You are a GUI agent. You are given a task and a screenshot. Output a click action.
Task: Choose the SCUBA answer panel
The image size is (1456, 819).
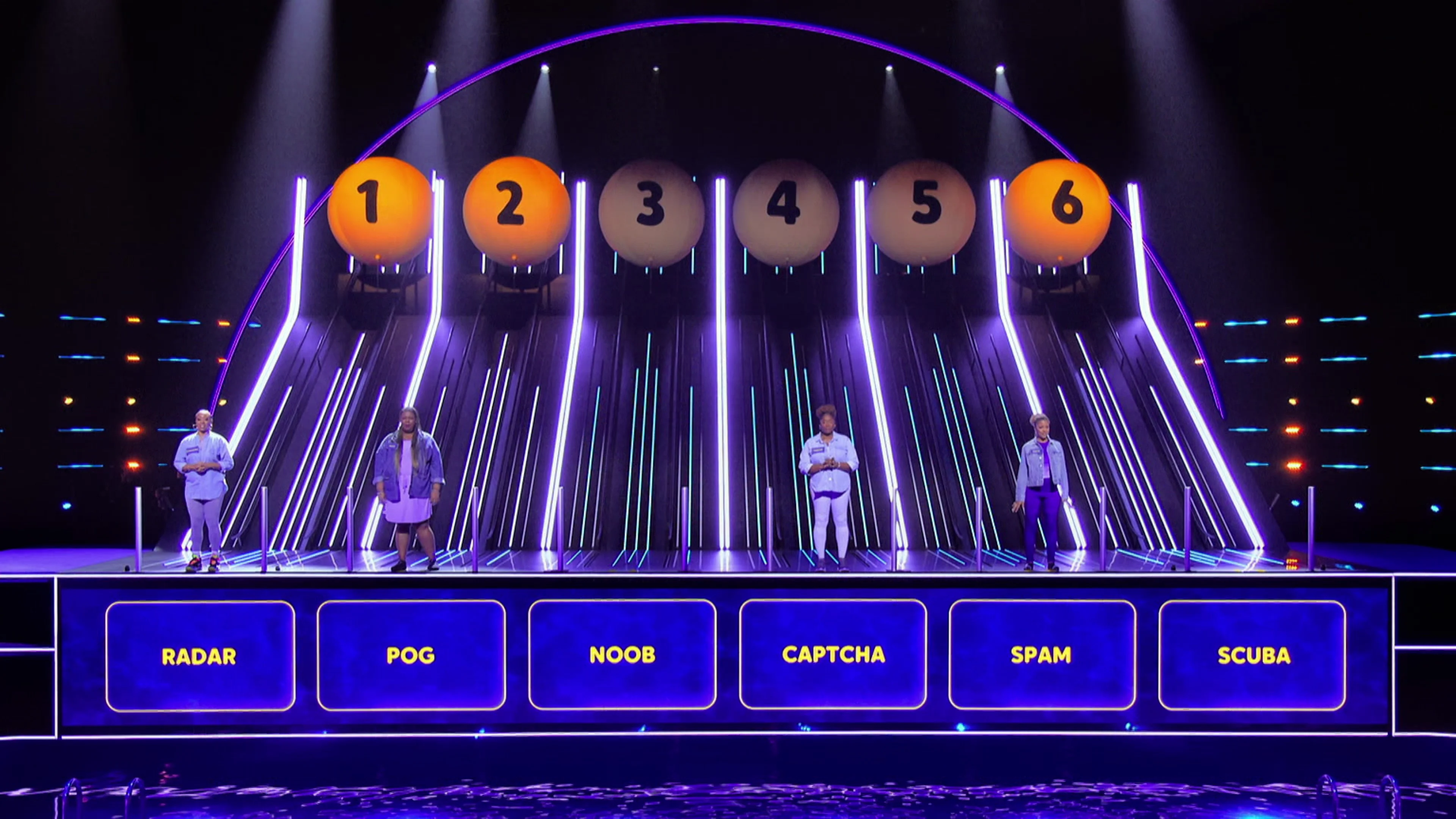point(1252,655)
